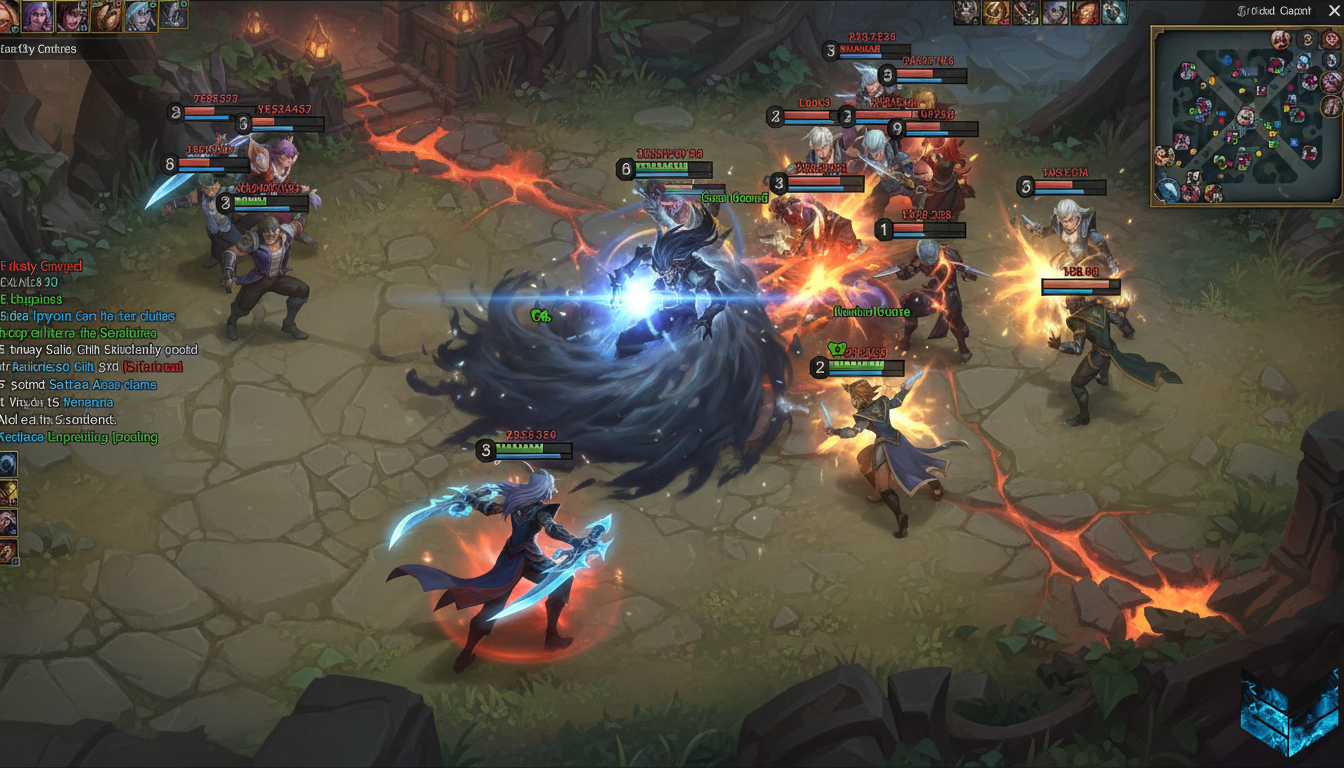
Task: Select the golden ring icon in top-right item row
Action: [x=996, y=13]
